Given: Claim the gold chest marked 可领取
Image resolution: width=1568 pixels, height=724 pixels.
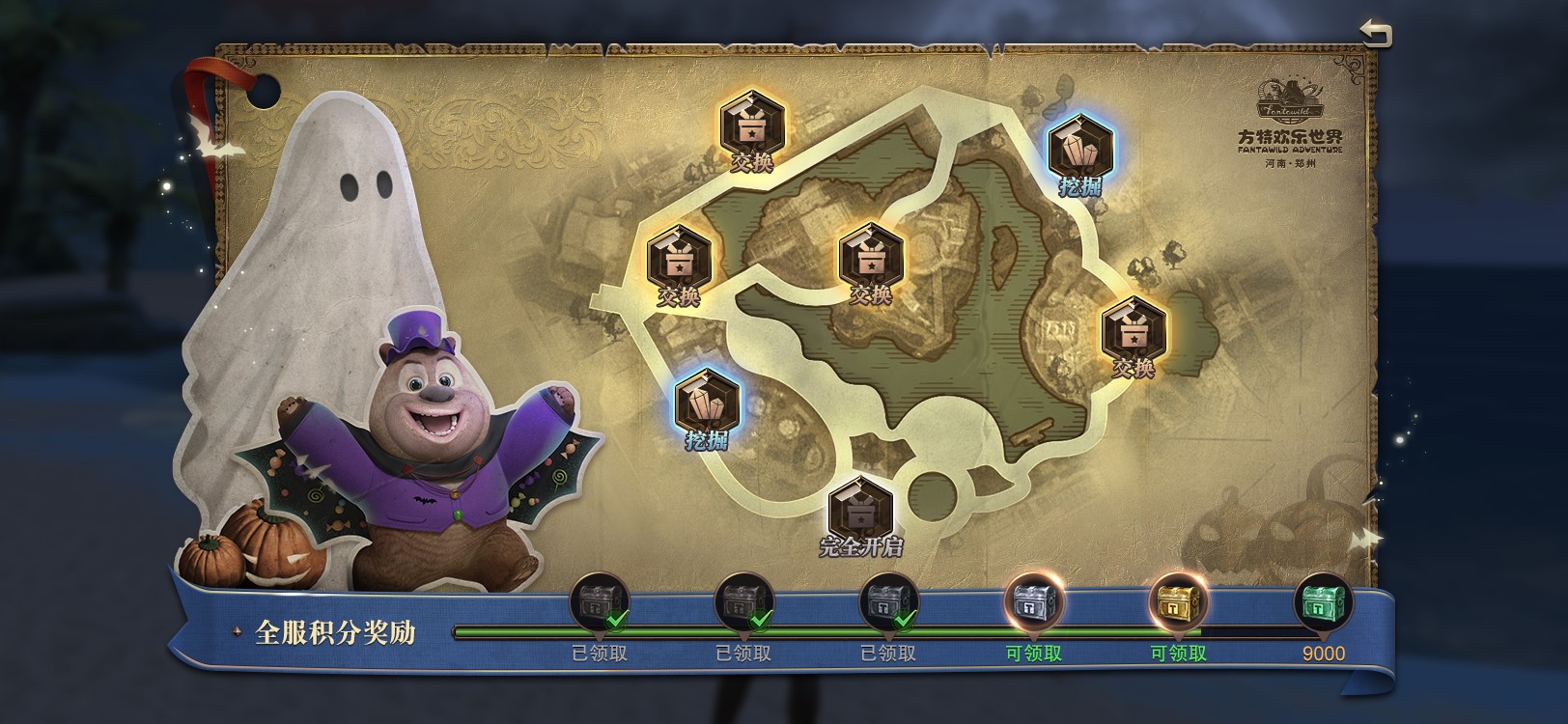Looking at the screenshot, I should tap(1178, 604).
